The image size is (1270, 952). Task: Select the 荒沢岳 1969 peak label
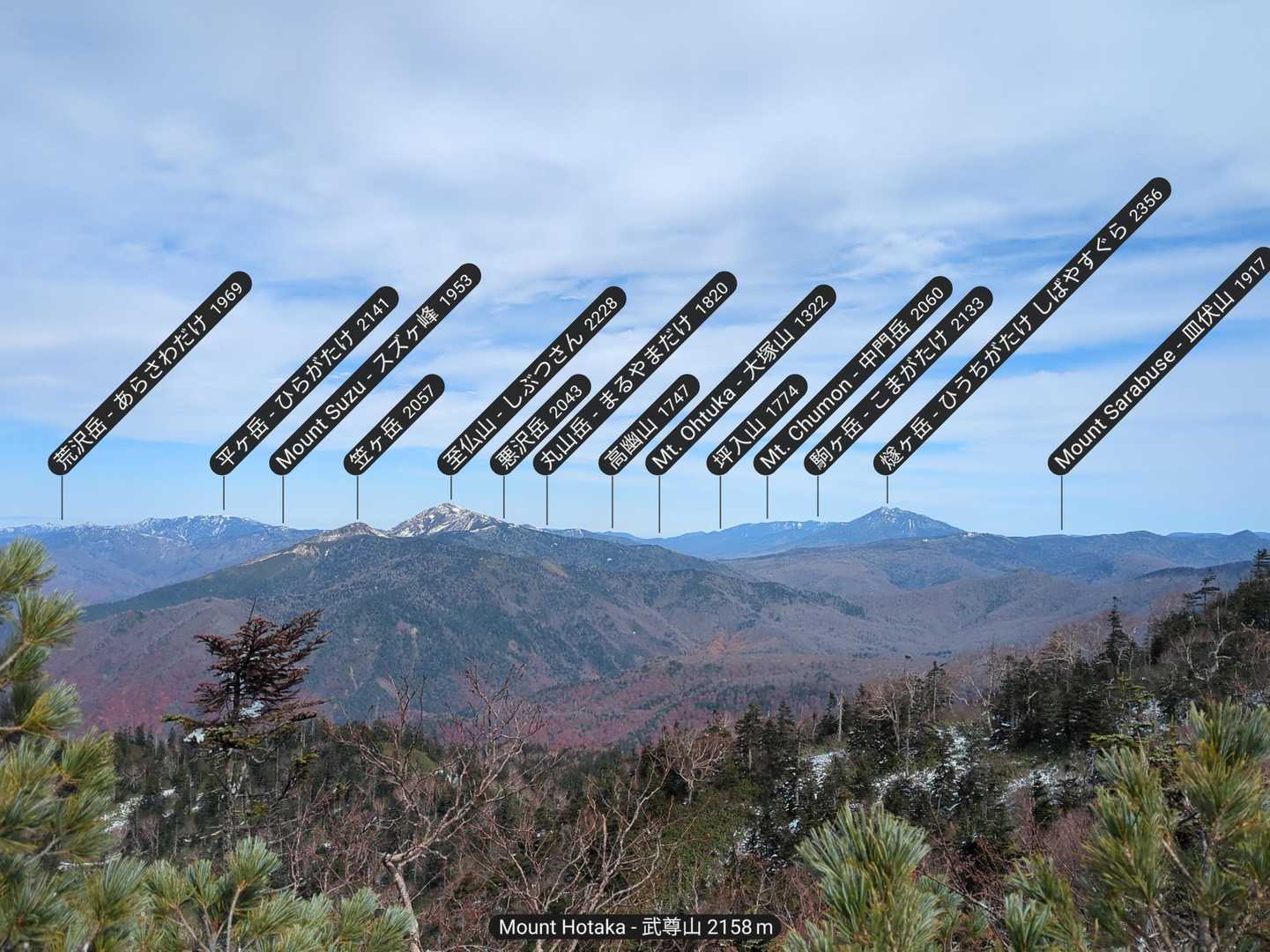tap(150, 374)
